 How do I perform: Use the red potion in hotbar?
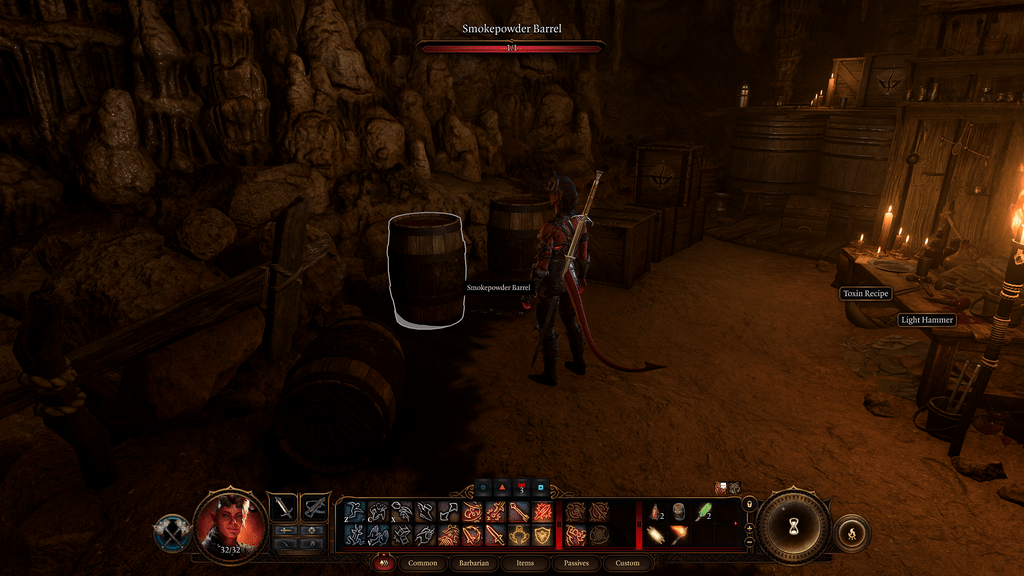(x=655, y=512)
